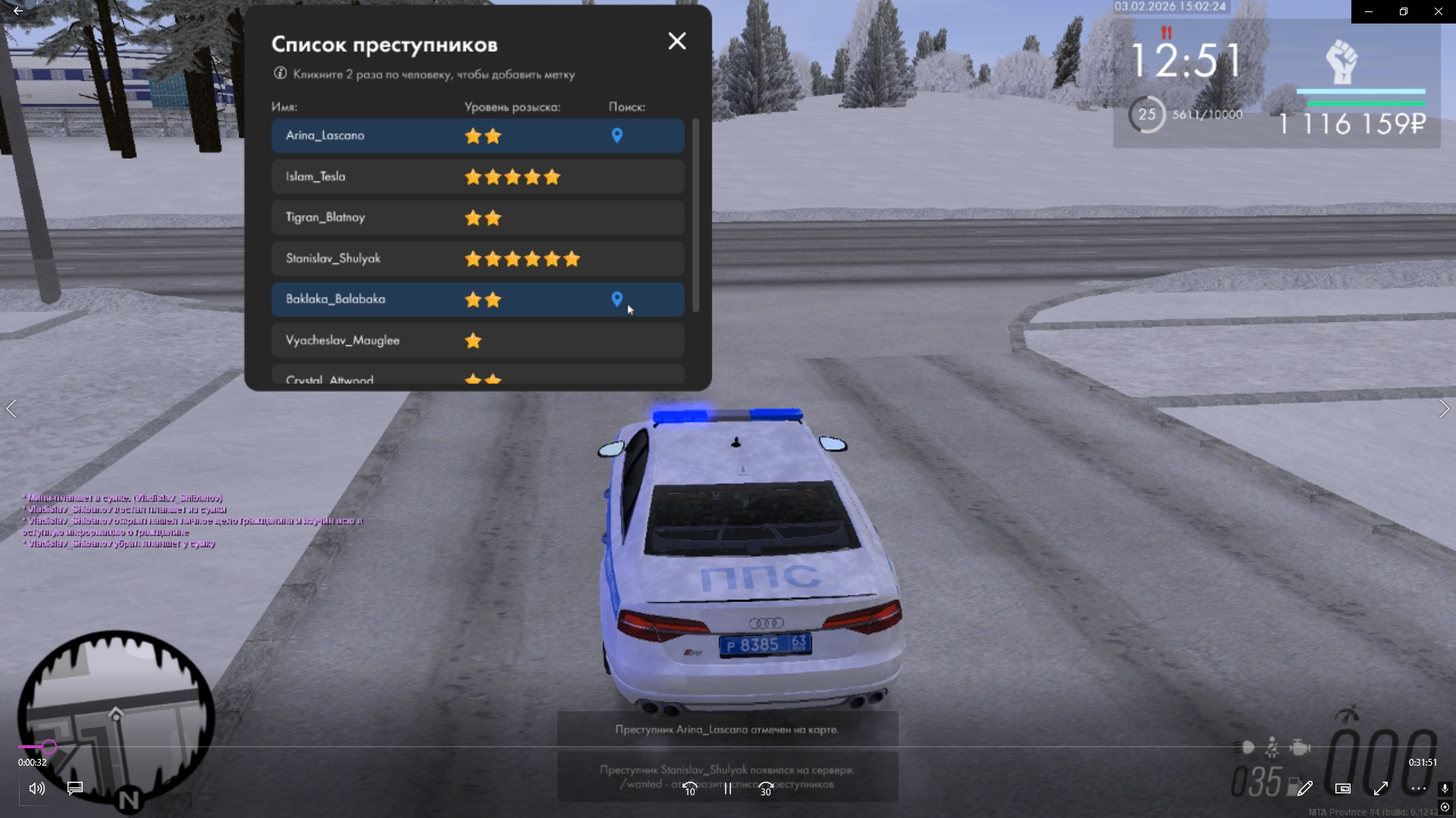Skip forward 30 seconds
The height and width of the screenshot is (818, 1456).
766,788
